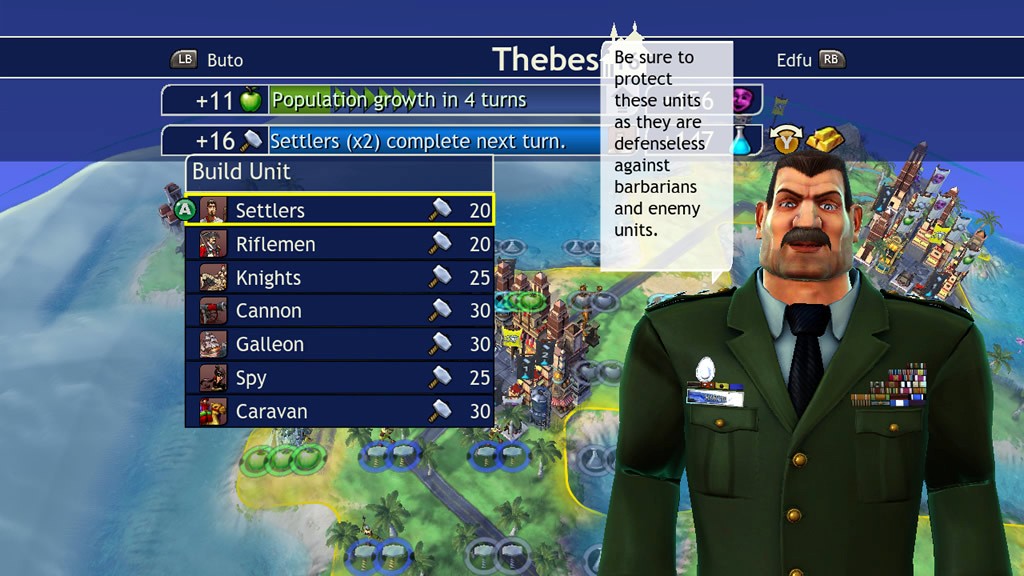Viewport: 1024px width, 576px height.
Task: Switch to the next city Edfu
Action: (x=810, y=60)
